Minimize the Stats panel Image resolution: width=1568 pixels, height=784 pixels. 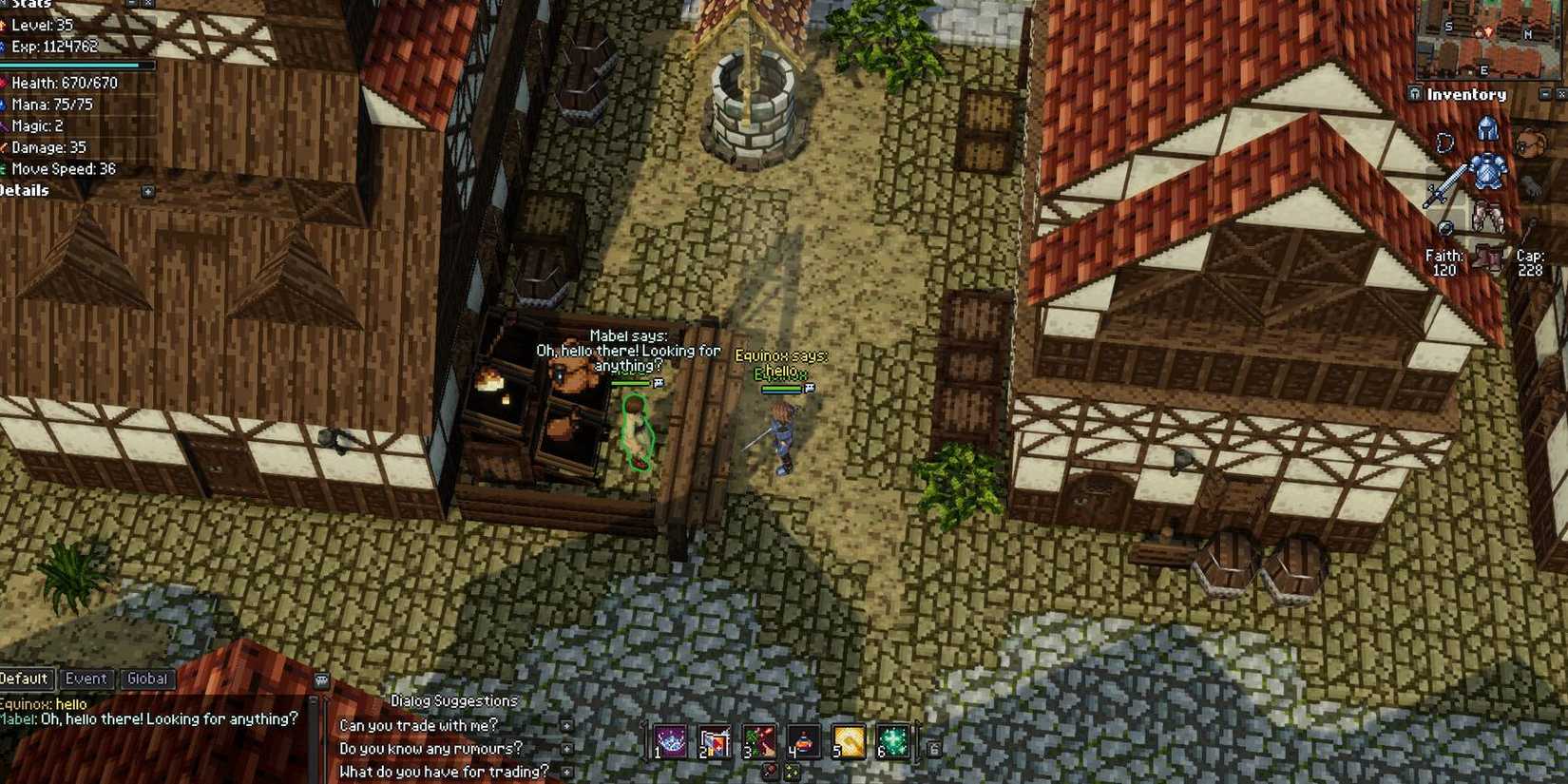click(132, 4)
